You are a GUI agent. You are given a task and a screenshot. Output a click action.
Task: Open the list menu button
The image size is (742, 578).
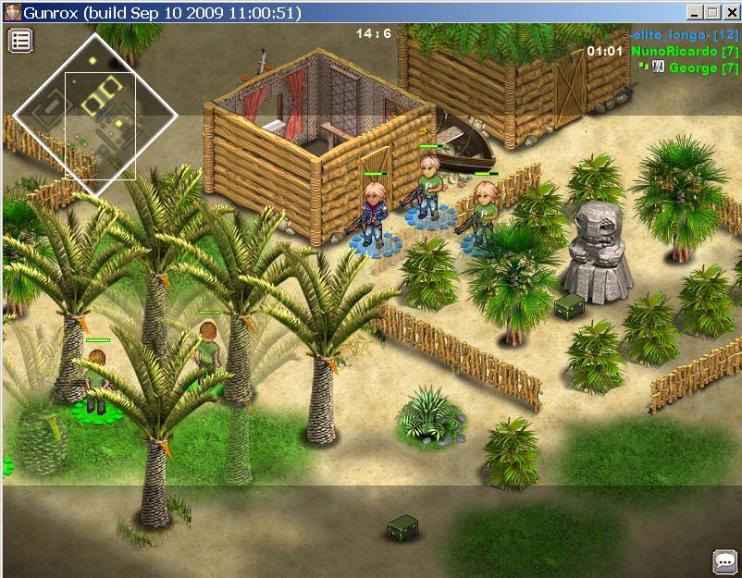pos(21,41)
